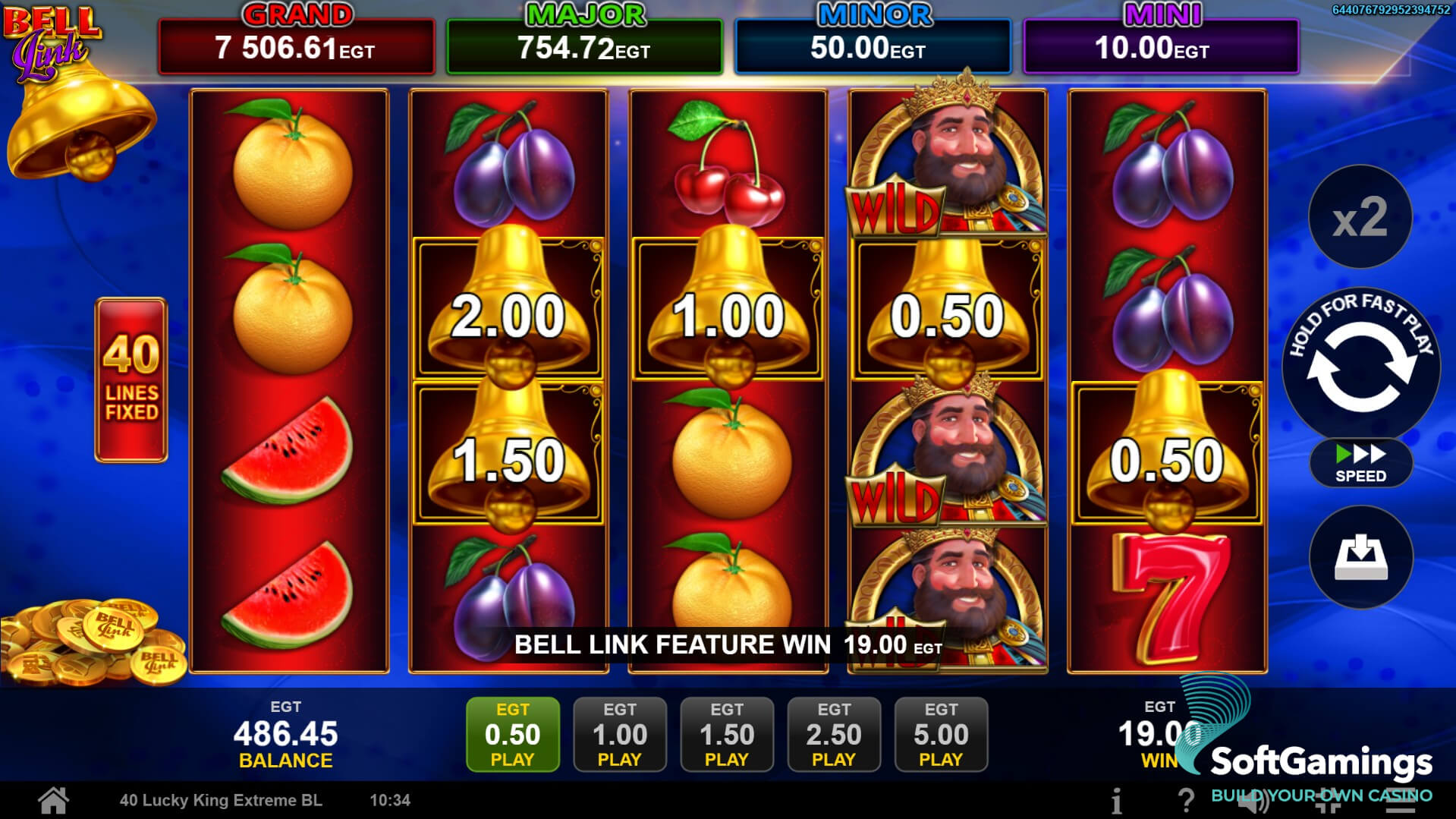Toggle fullscreen mode icon

click(x=1329, y=801)
